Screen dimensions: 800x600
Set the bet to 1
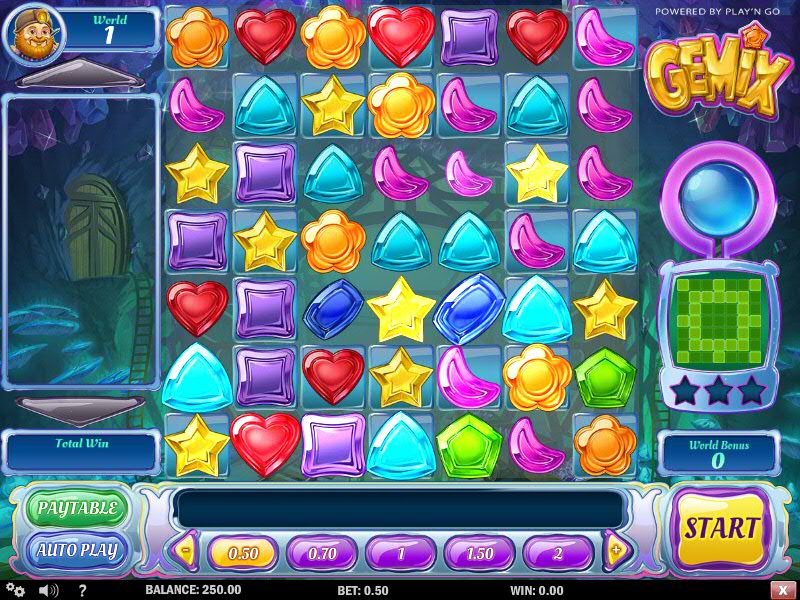(x=401, y=553)
